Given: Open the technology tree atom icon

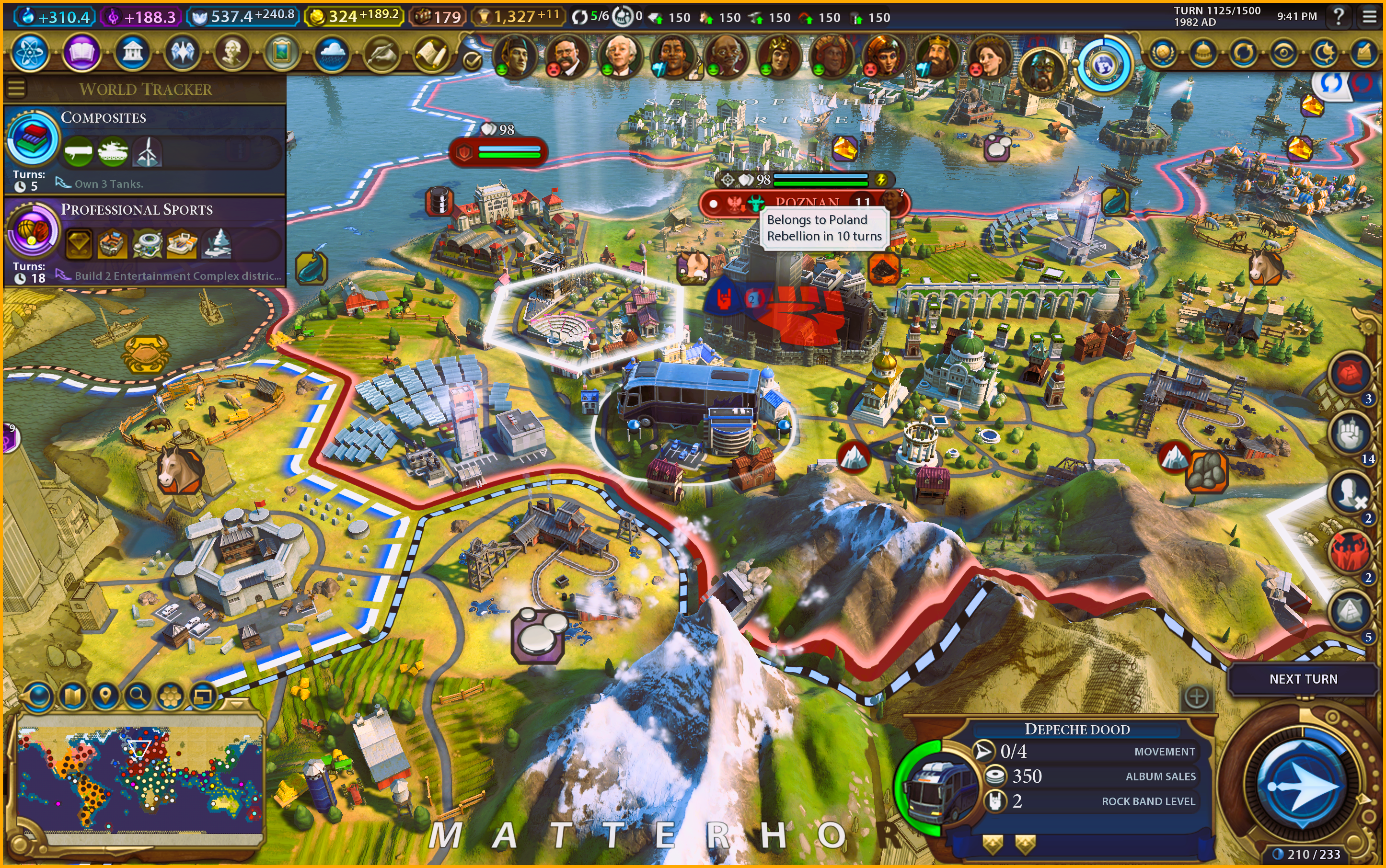Looking at the screenshot, I should click(29, 53).
